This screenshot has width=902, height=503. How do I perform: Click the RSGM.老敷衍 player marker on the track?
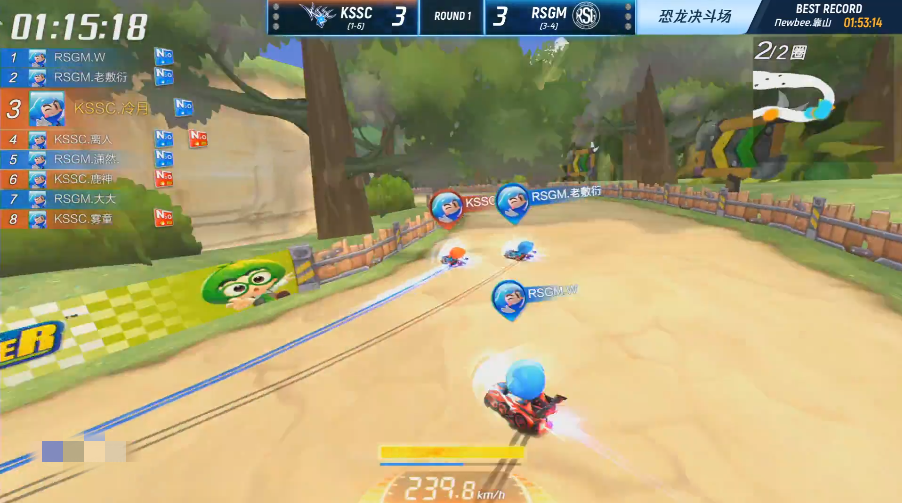(x=513, y=200)
